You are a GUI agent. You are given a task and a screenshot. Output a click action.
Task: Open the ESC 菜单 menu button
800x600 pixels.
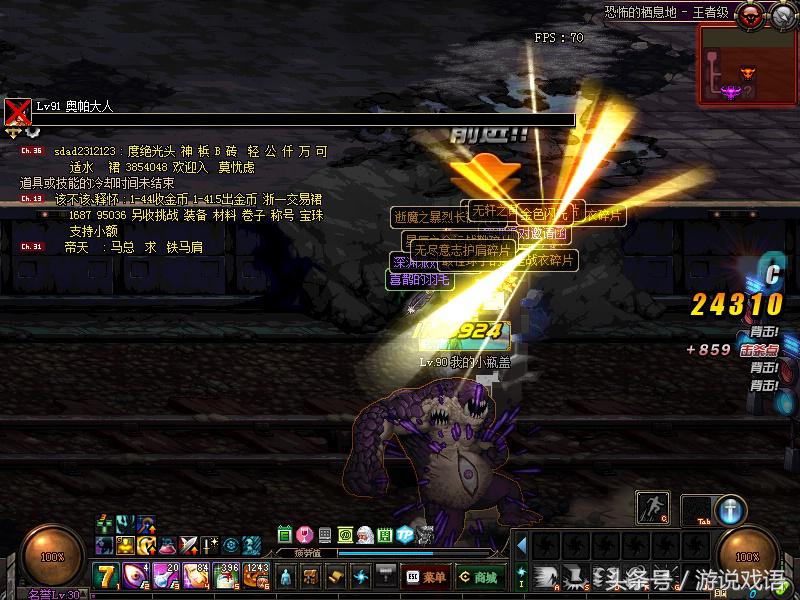[425, 577]
